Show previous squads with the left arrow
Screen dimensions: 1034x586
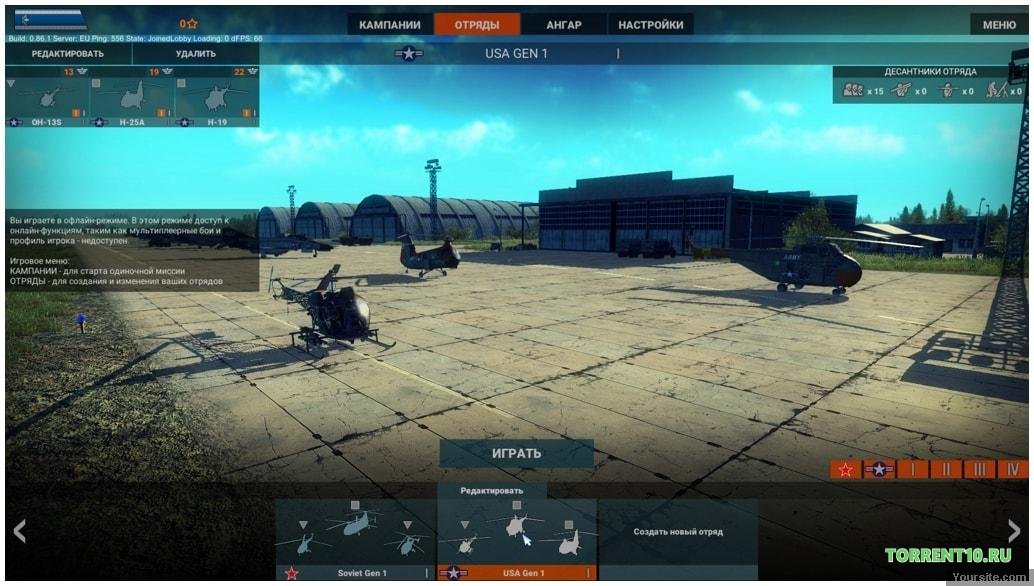tap(19, 531)
